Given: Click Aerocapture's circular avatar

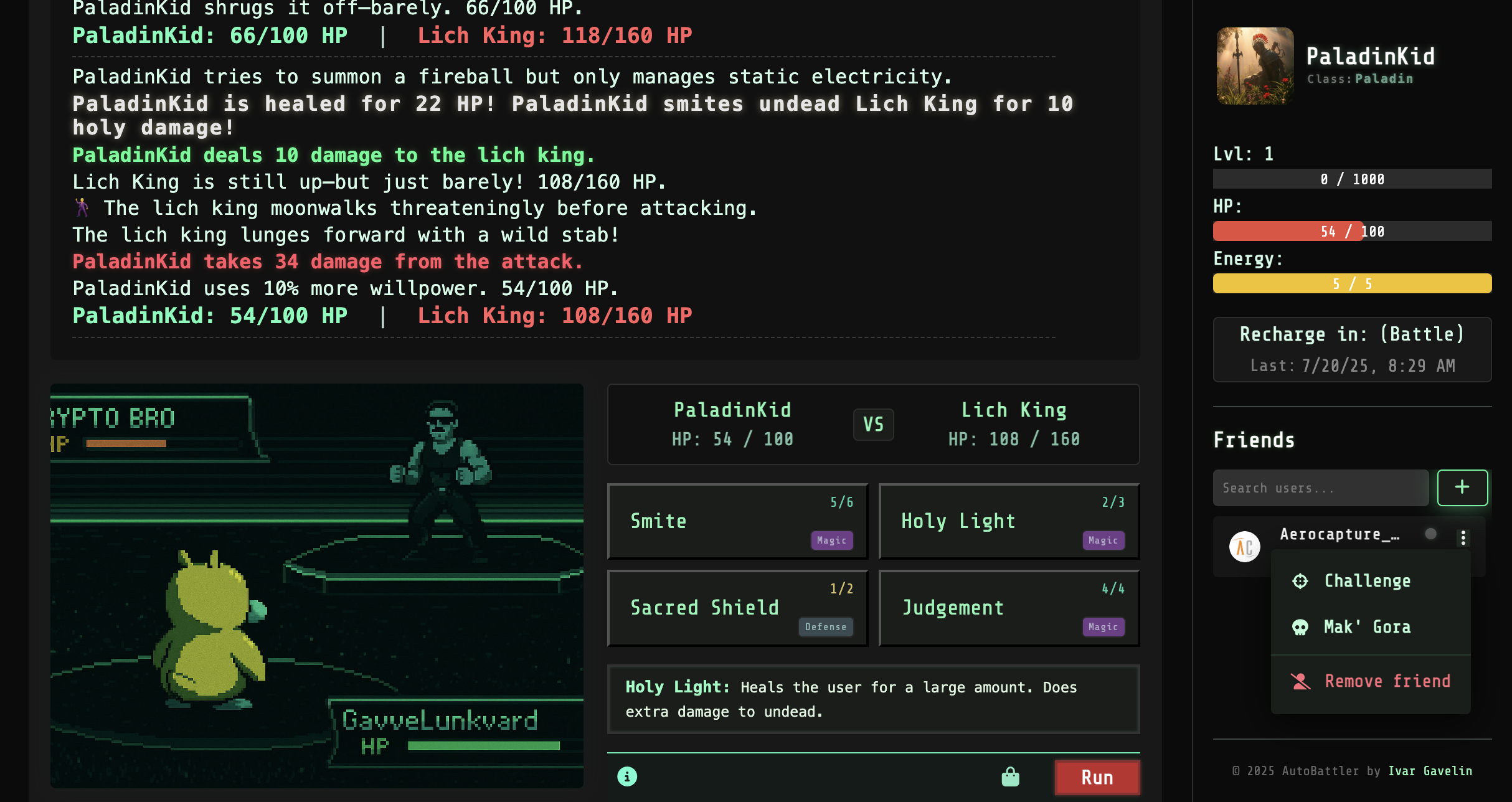Looking at the screenshot, I should point(1245,546).
